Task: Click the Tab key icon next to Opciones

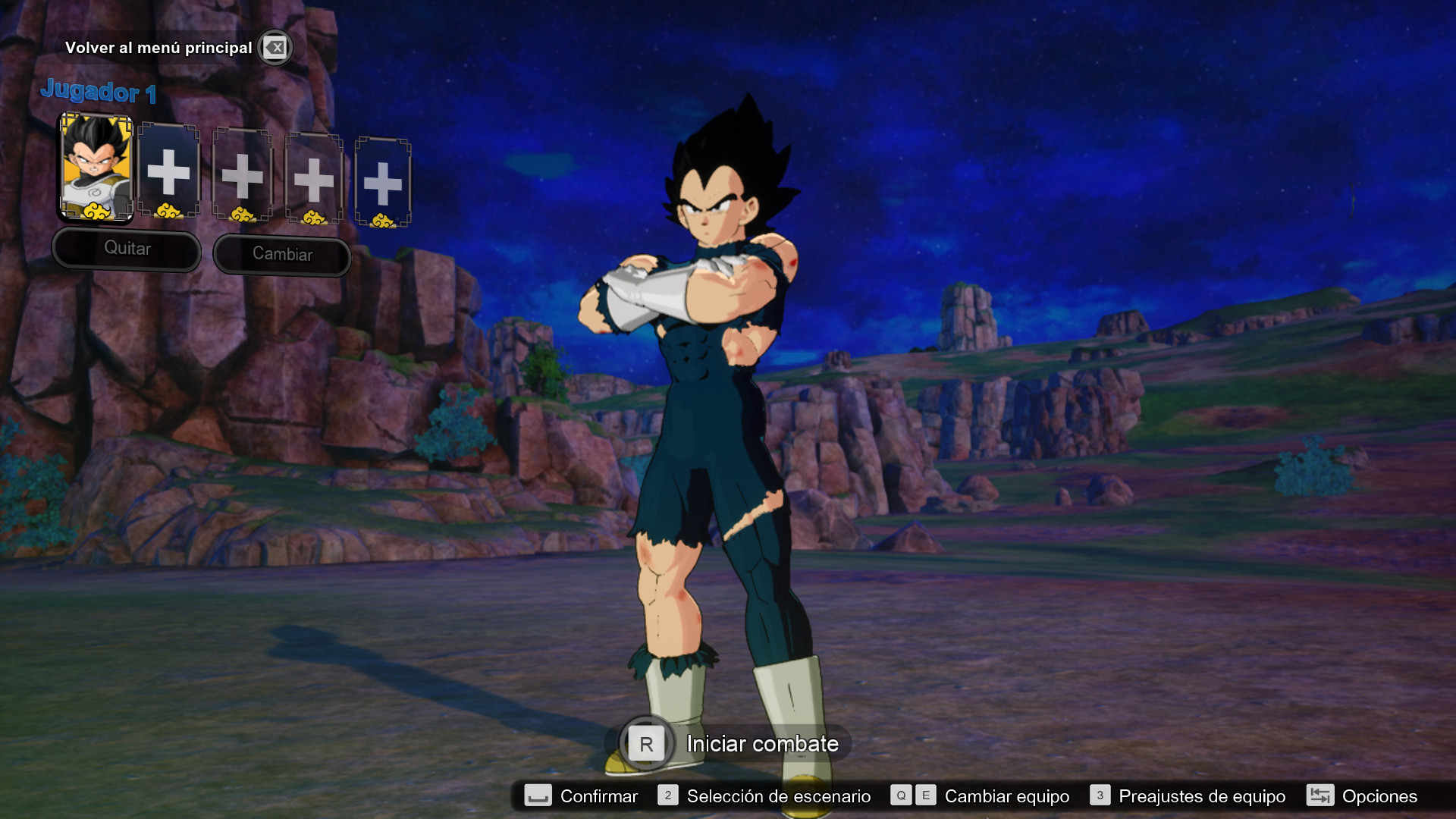Action: tap(1321, 796)
